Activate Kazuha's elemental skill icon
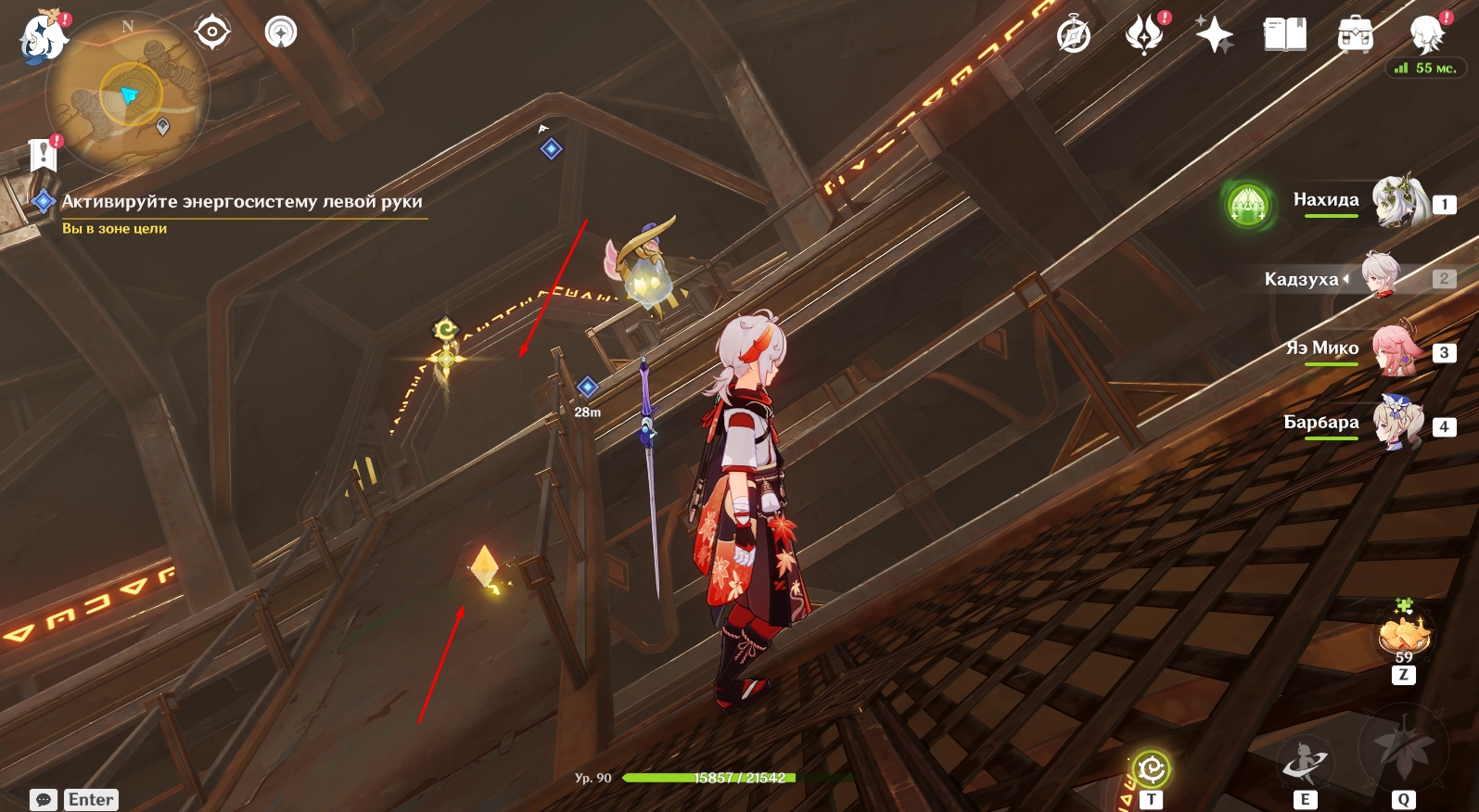The image size is (1479, 812). click(1304, 762)
